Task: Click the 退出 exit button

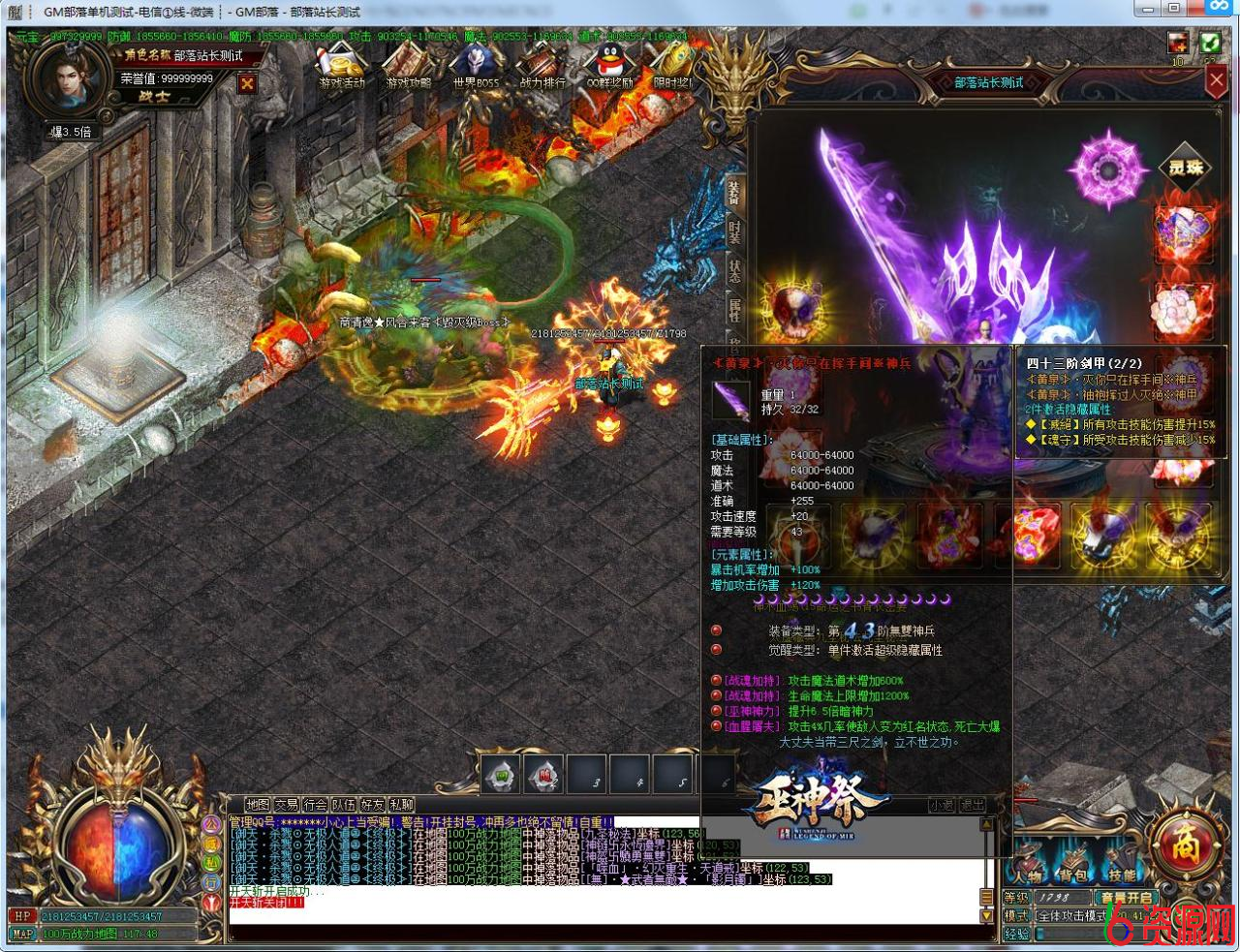Action: 972,805
